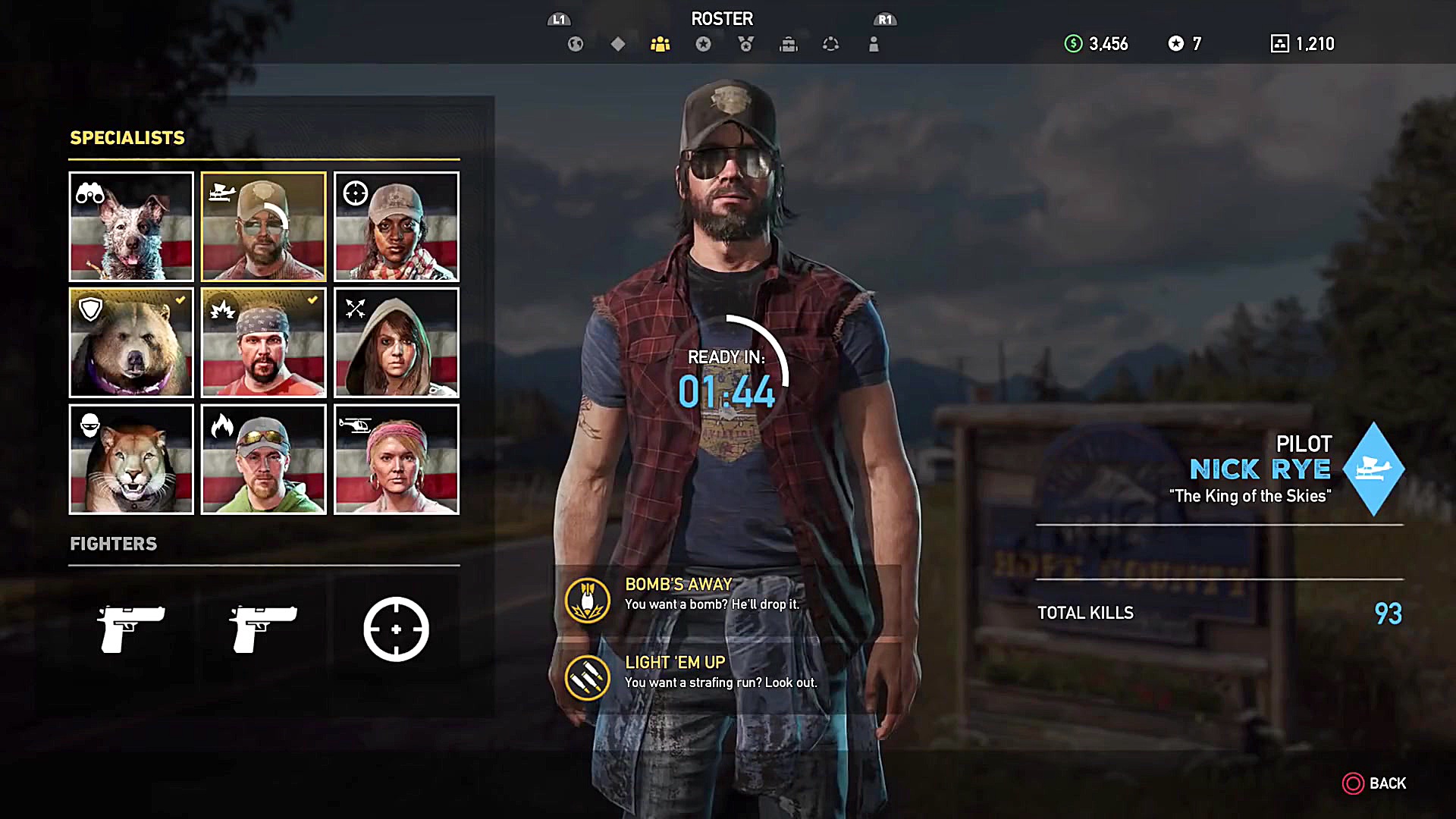Select Boomer the dog's portrait thumbnail
The width and height of the screenshot is (1456, 819).
130,227
